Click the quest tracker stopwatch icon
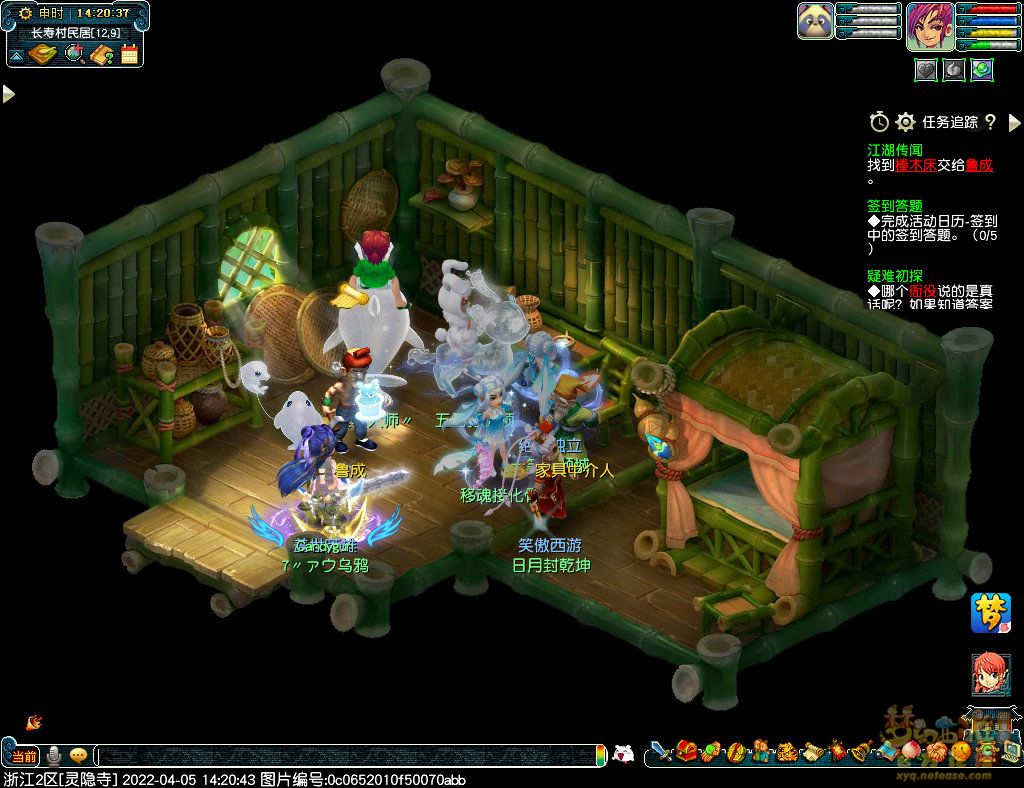1024x788 pixels. (879, 122)
